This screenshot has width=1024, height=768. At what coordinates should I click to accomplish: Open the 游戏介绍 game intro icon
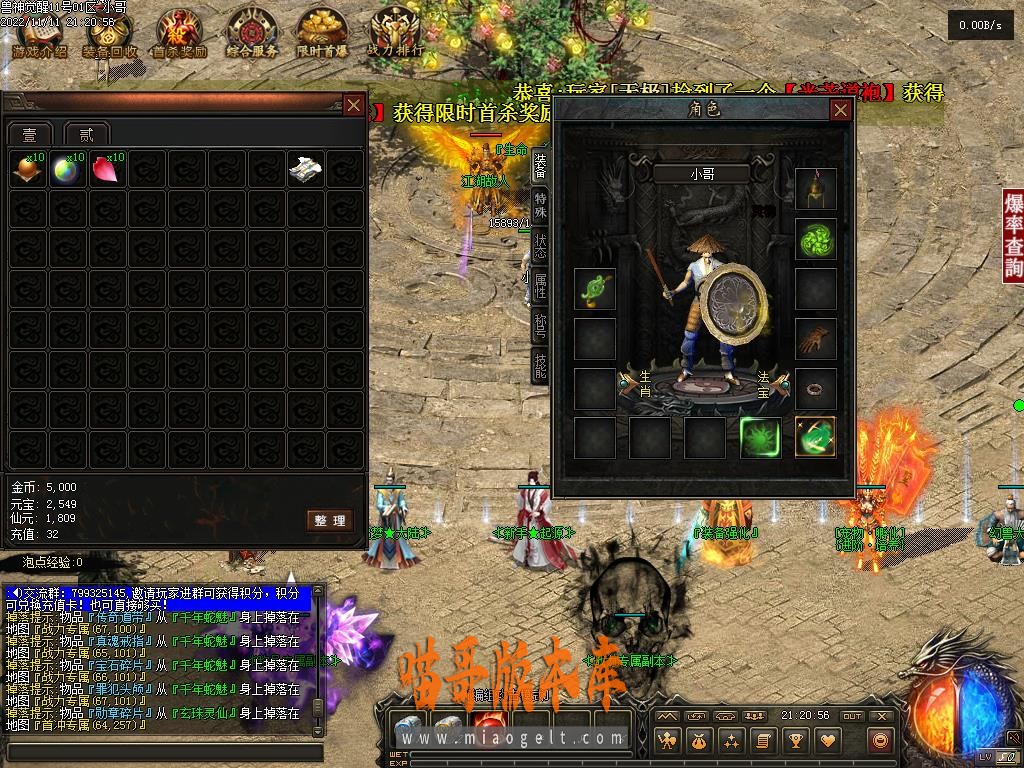click(40, 33)
